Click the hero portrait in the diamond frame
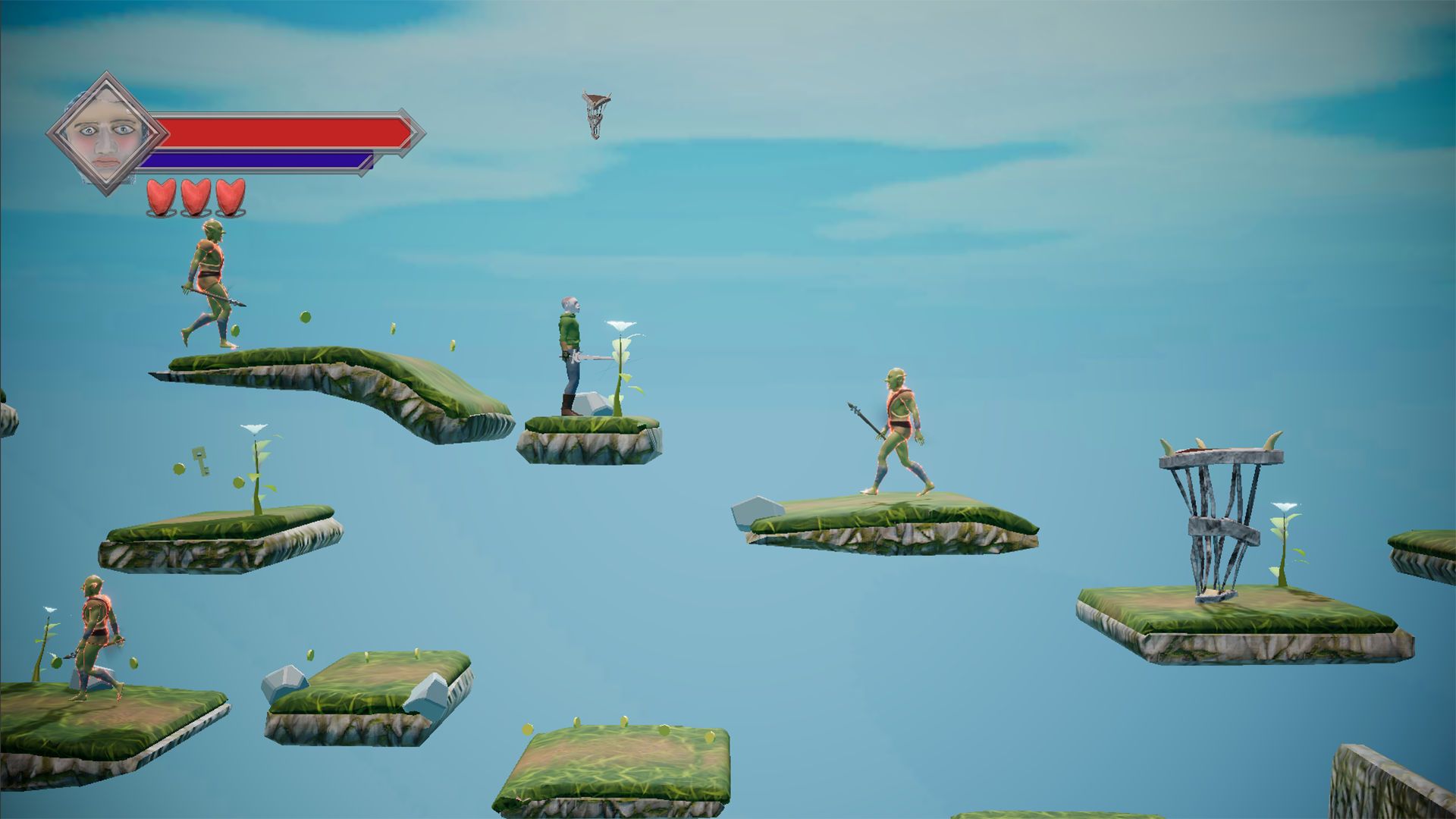Screen dimensions: 1456x819 (x=108, y=130)
